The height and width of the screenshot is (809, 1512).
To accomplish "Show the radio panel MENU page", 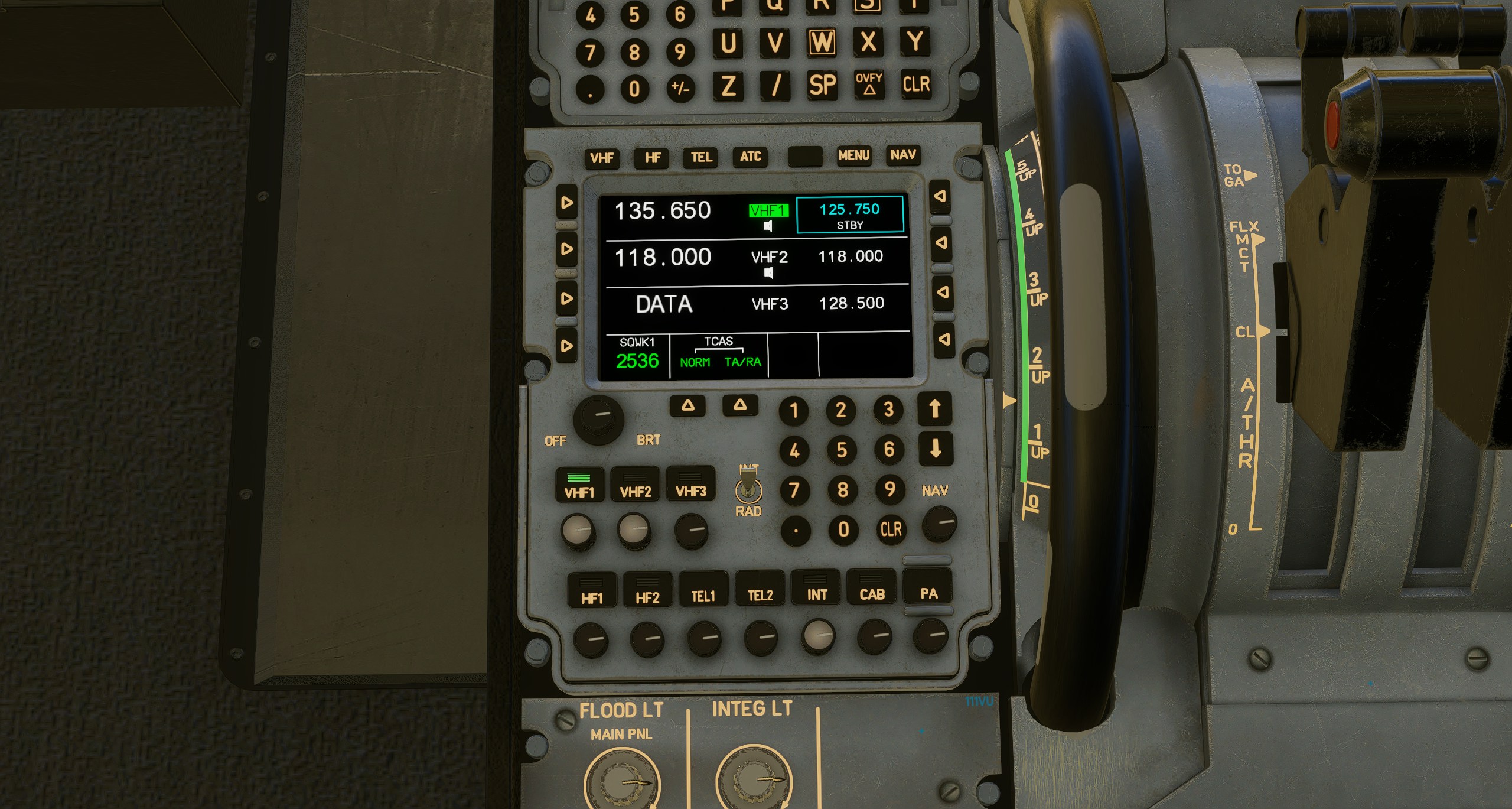I will [x=853, y=155].
